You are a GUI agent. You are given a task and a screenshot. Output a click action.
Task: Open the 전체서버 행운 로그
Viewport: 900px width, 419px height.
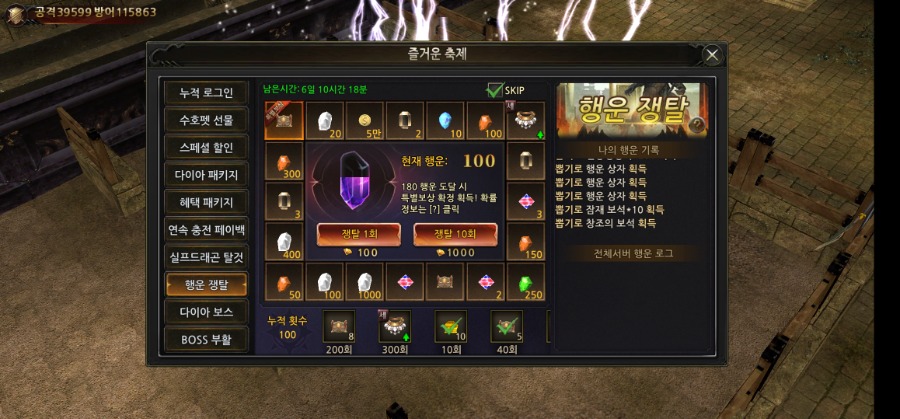[629, 254]
